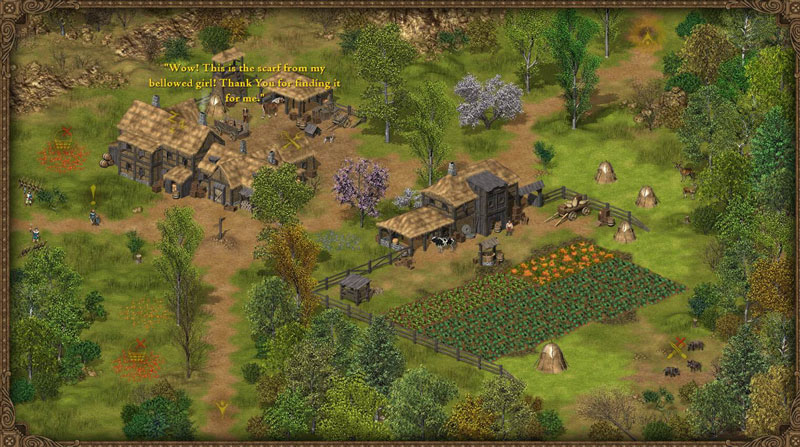Click the yellow exclamation quest marker
The image size is (800, 447).
94,192
